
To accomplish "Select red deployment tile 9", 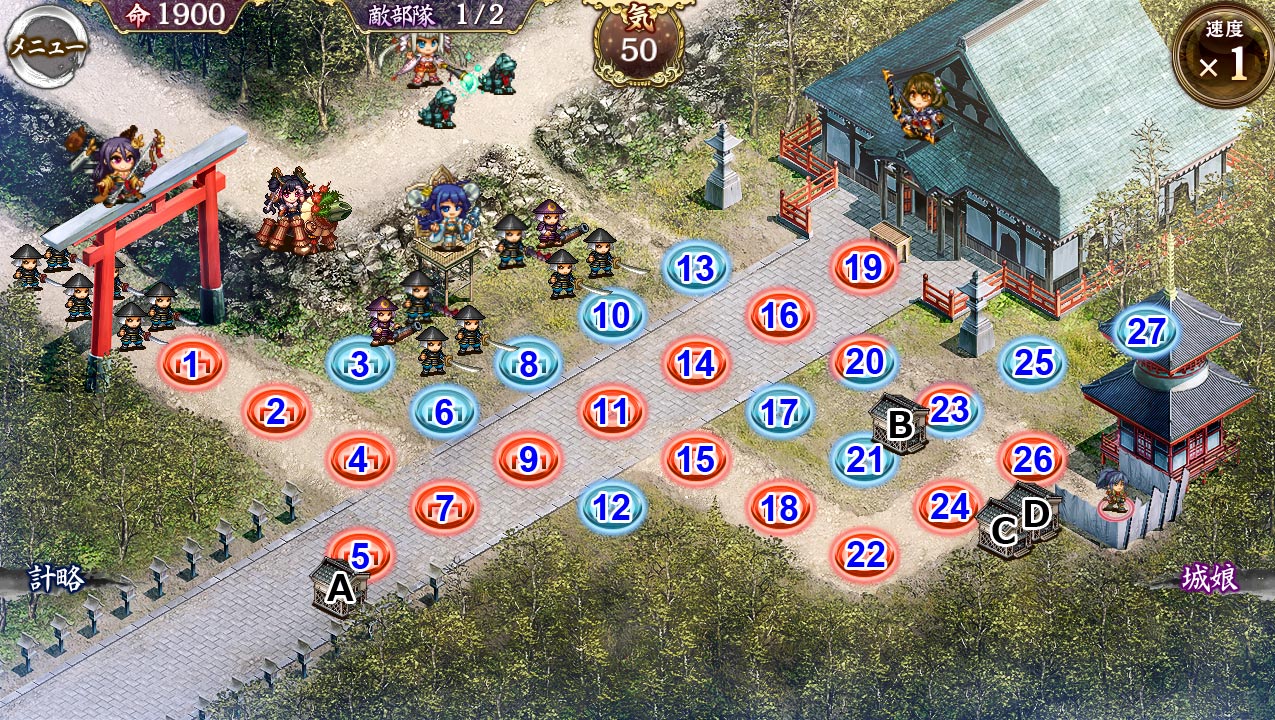I will (529, 459).
